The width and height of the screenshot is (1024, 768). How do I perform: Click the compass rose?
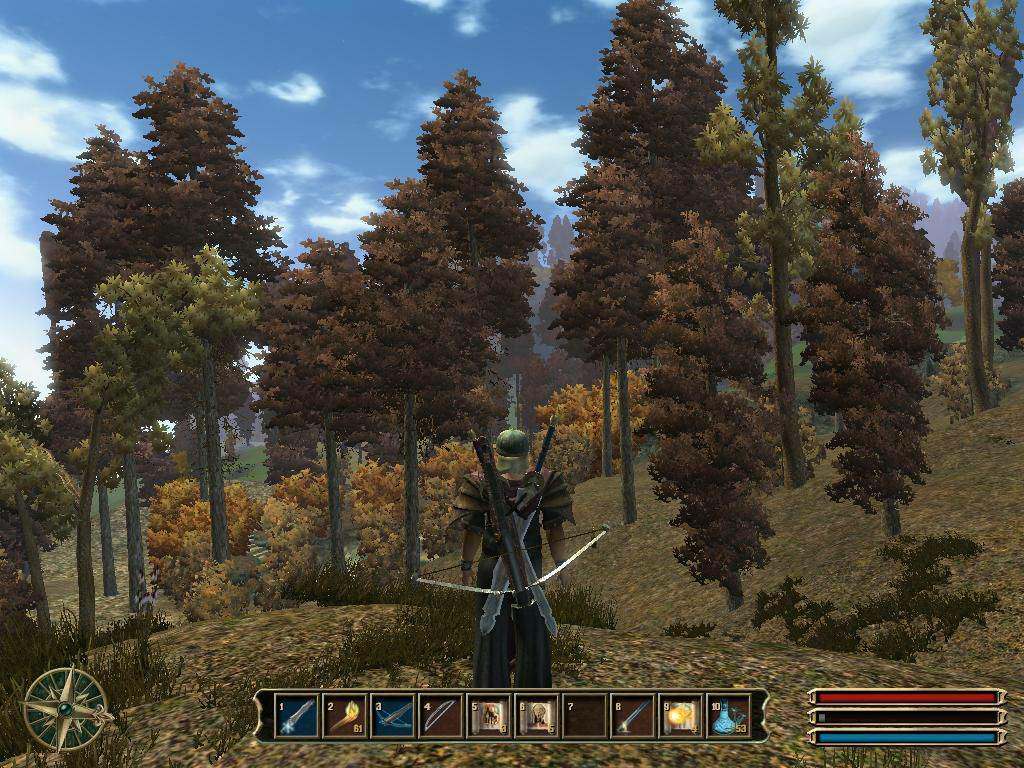click(x=66, y=708)
